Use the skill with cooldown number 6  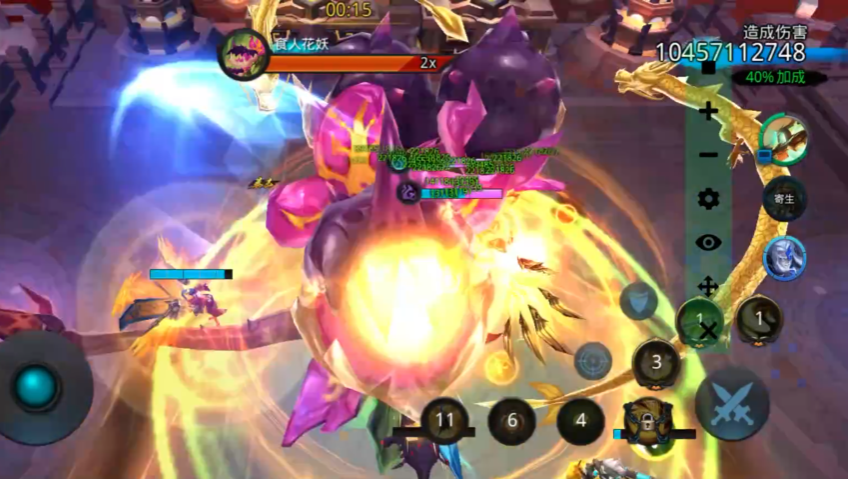512,421
